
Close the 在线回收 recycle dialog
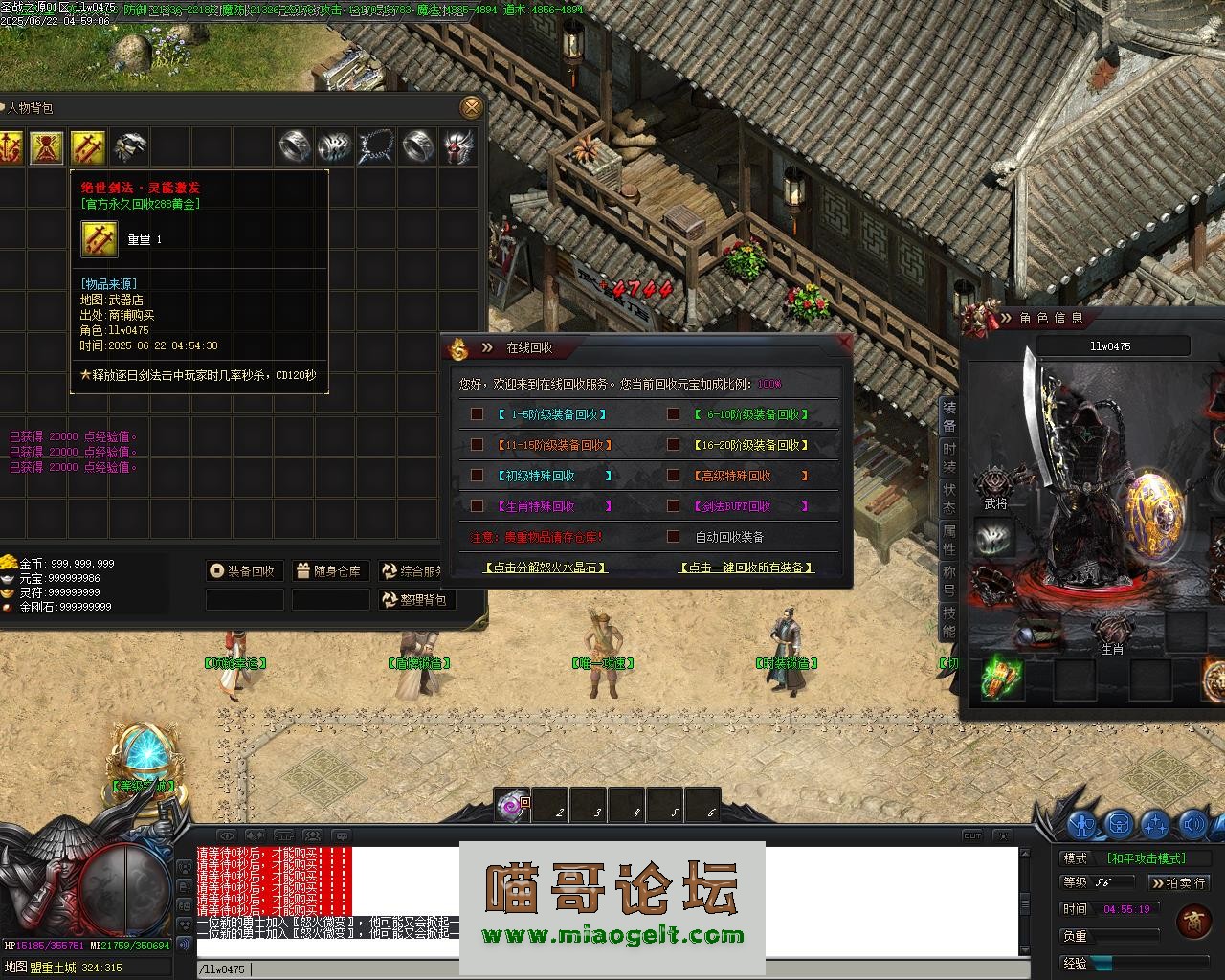(x=843, y=342)
